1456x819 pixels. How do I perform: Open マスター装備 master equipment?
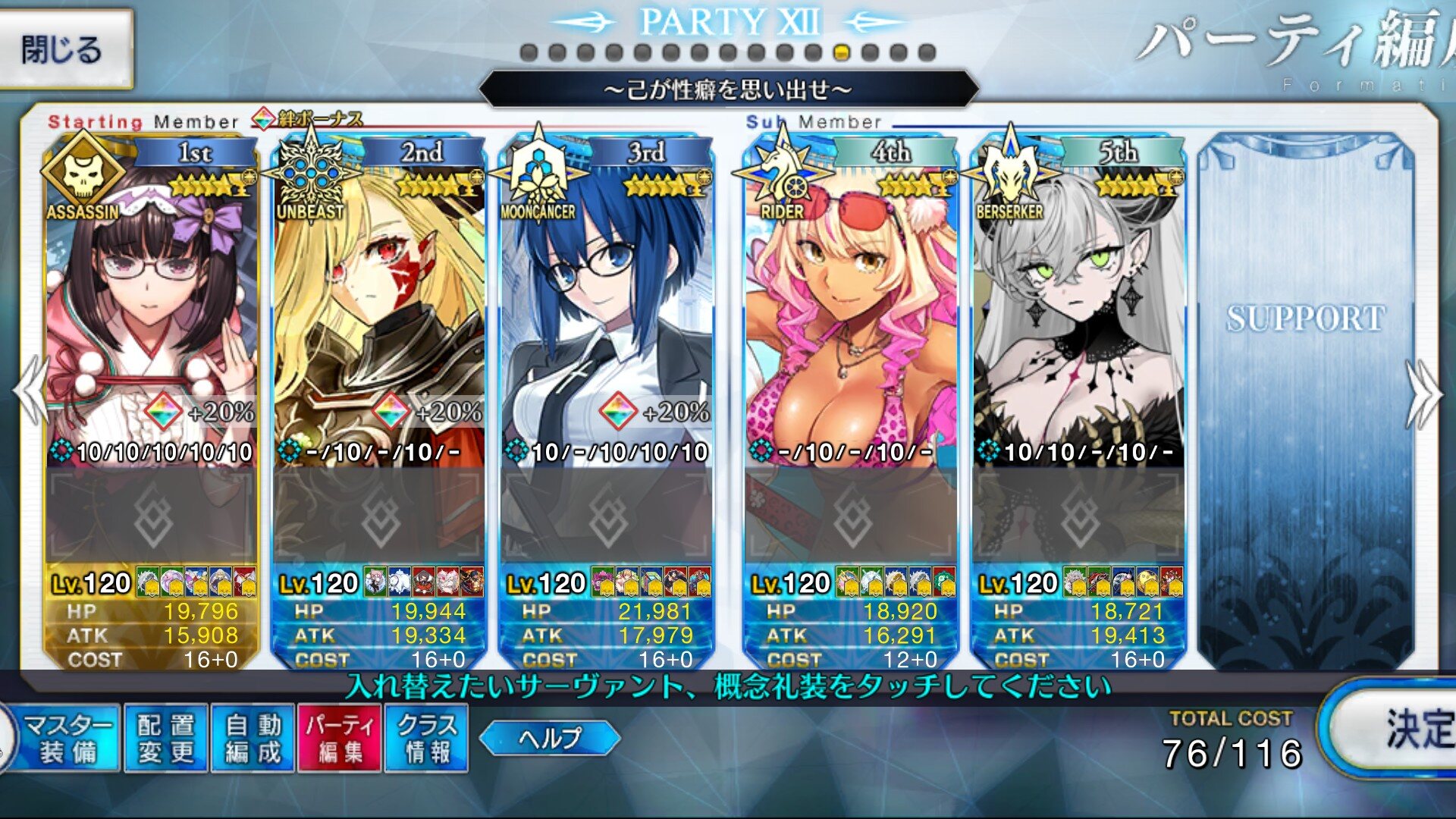[69, 739]
